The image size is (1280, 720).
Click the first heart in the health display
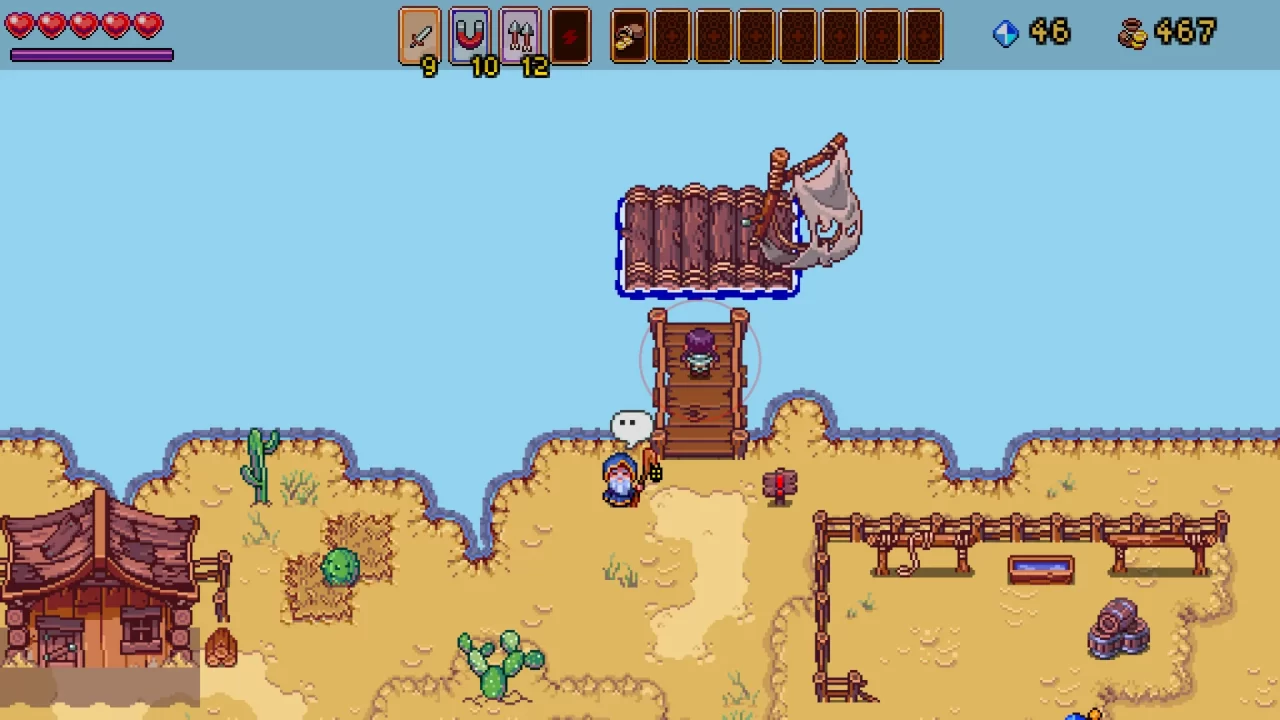[x=20, y=25]
